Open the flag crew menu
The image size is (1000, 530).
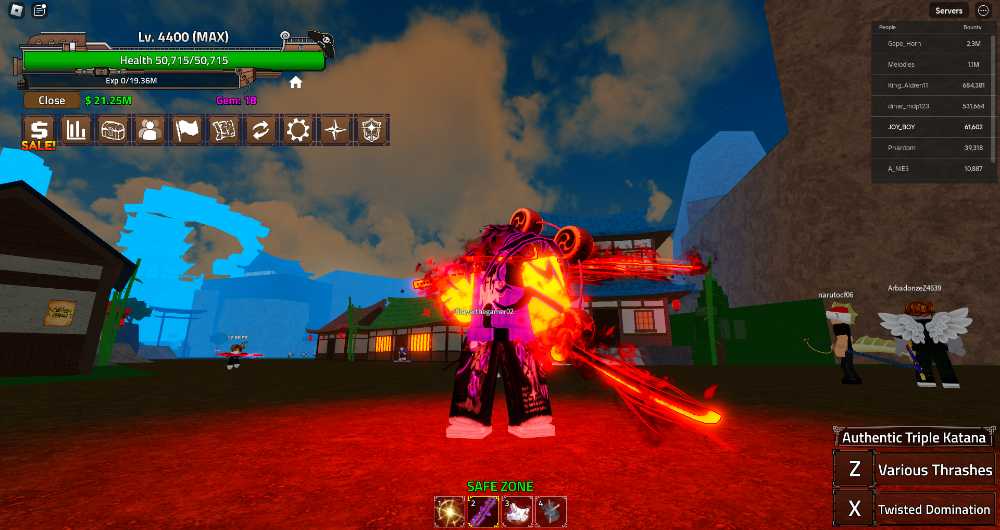(x=187, y=130)
